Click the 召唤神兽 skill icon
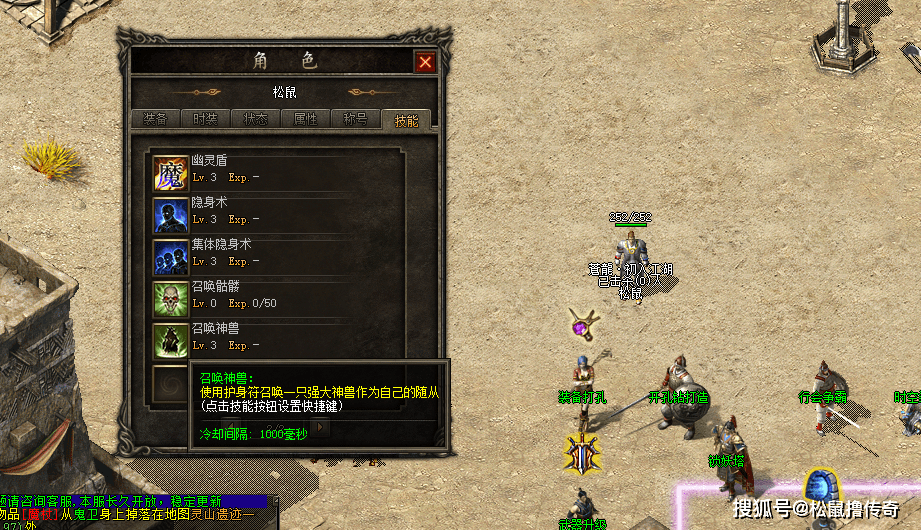Screen dimensions: 921x530 (170, 341)
